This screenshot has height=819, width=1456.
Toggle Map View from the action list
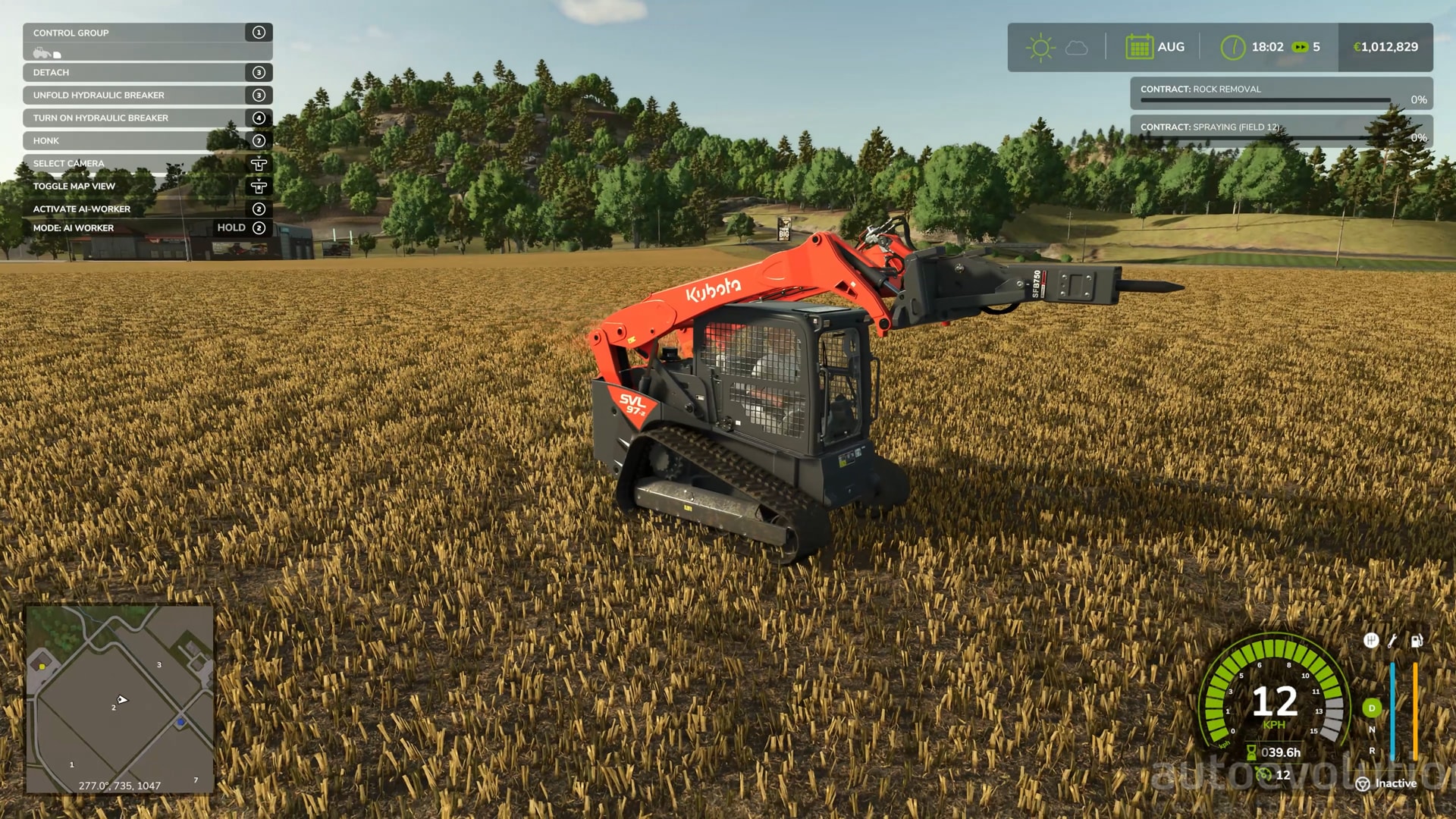(147, 186)
